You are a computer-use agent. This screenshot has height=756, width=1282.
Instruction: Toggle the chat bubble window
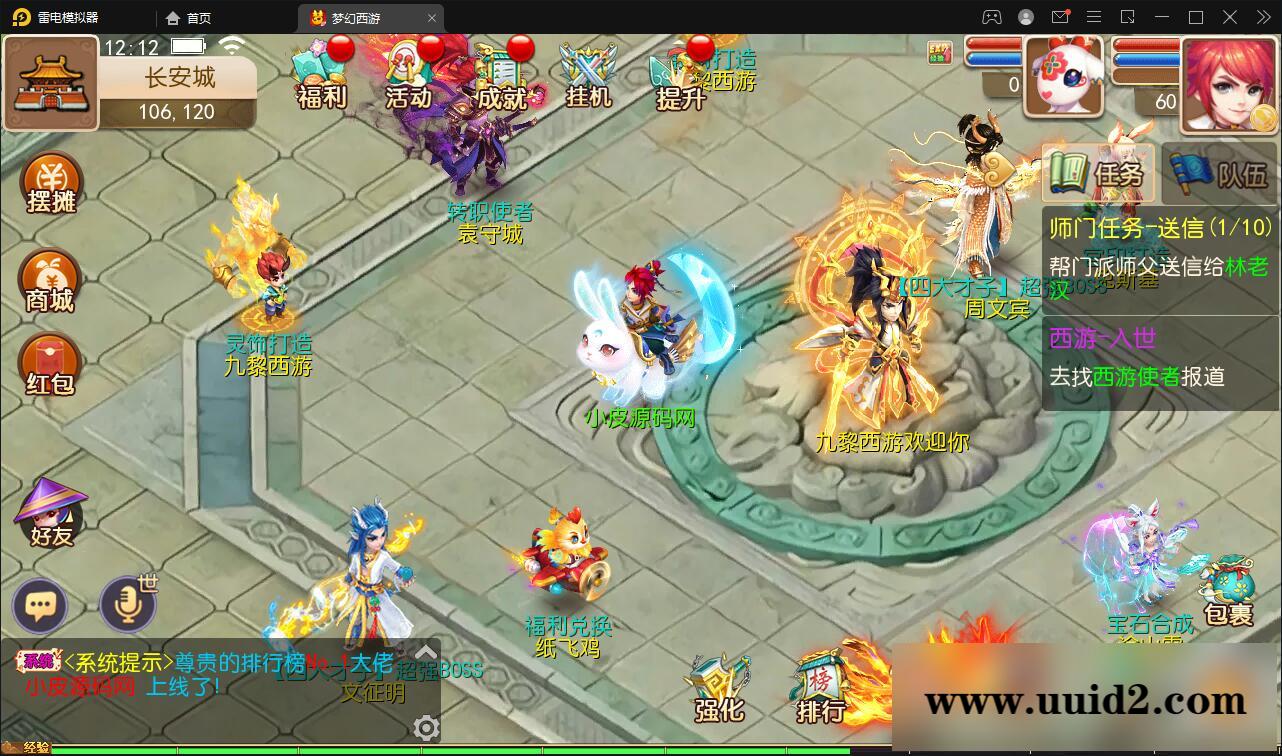pyautogui.click(x=40, y=606)
